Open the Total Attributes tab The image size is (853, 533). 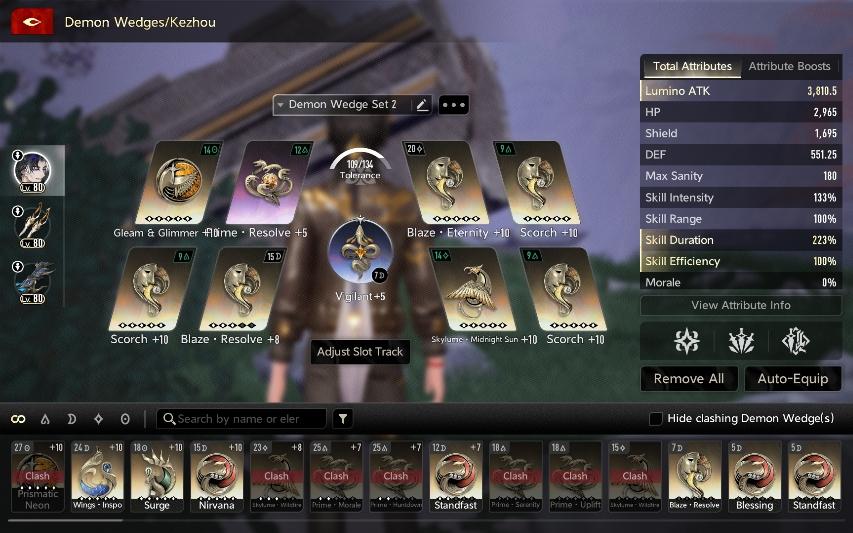point(691,66)
